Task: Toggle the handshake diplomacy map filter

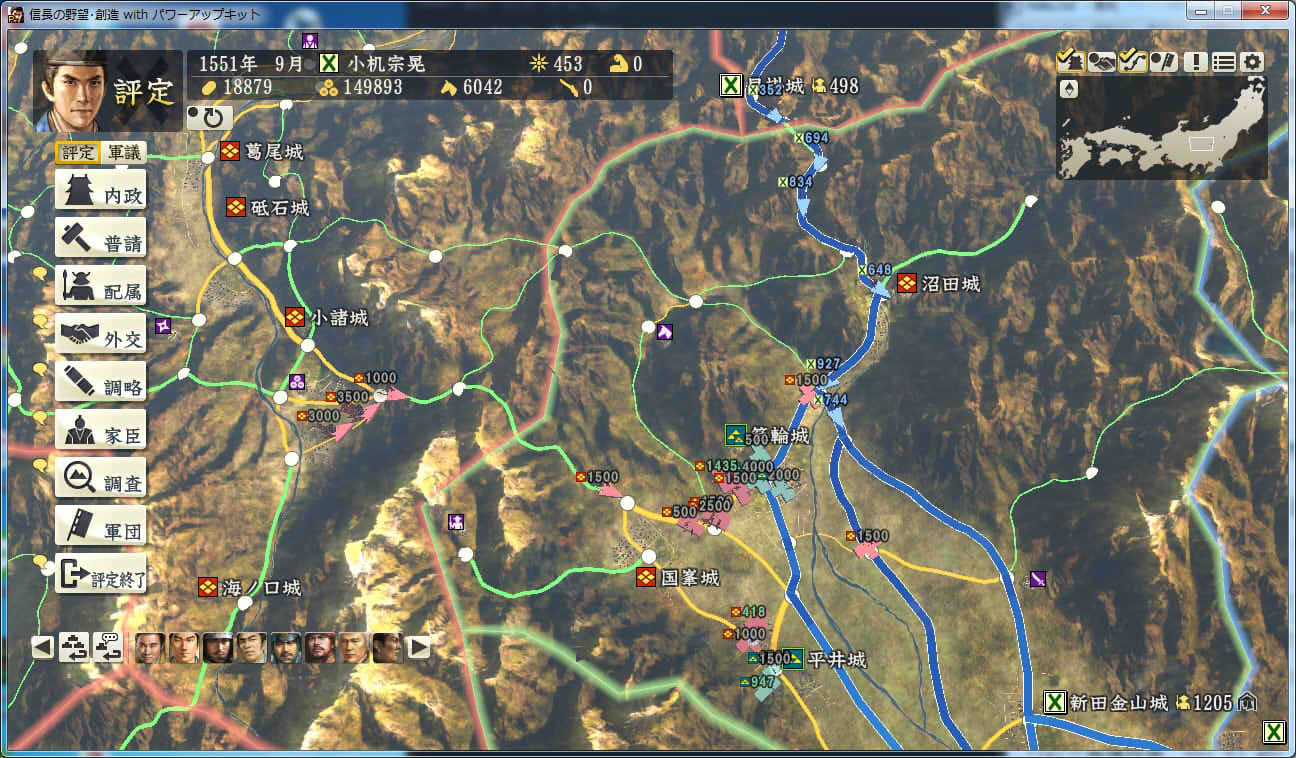Action: (1102, 61)
